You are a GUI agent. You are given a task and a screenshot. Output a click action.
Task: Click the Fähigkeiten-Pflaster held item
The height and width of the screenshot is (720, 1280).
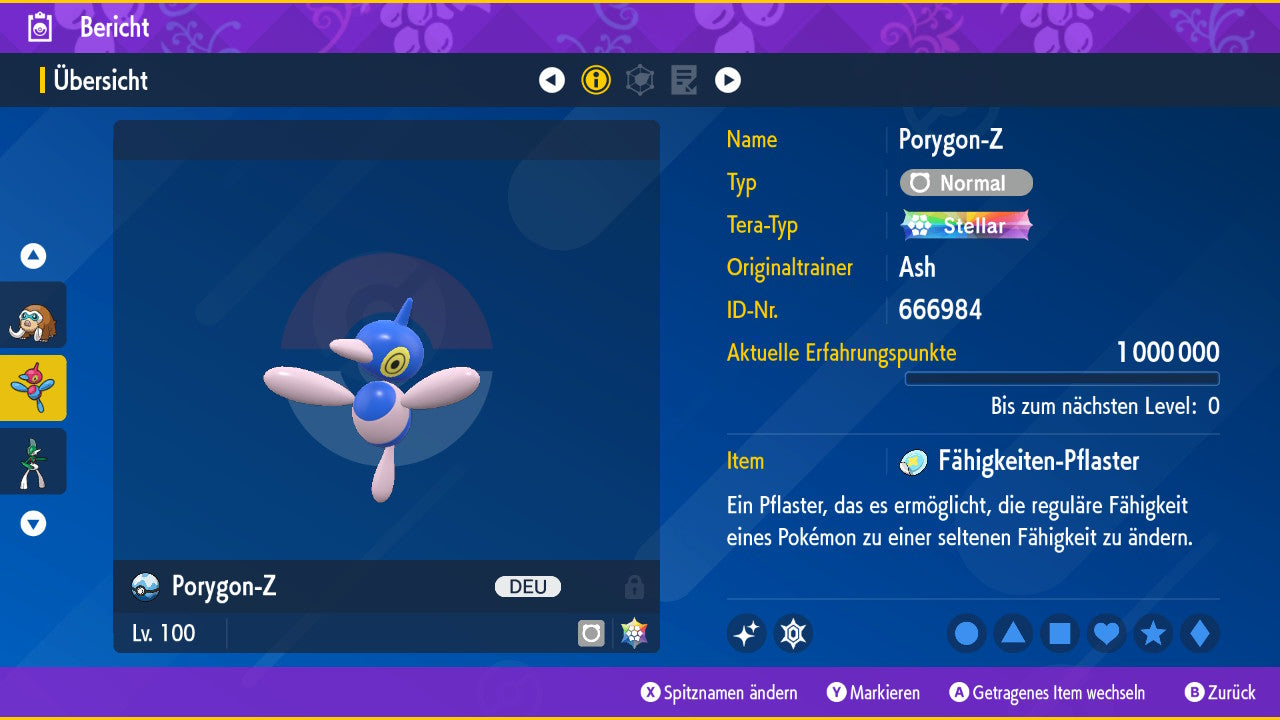[1037, 461]
